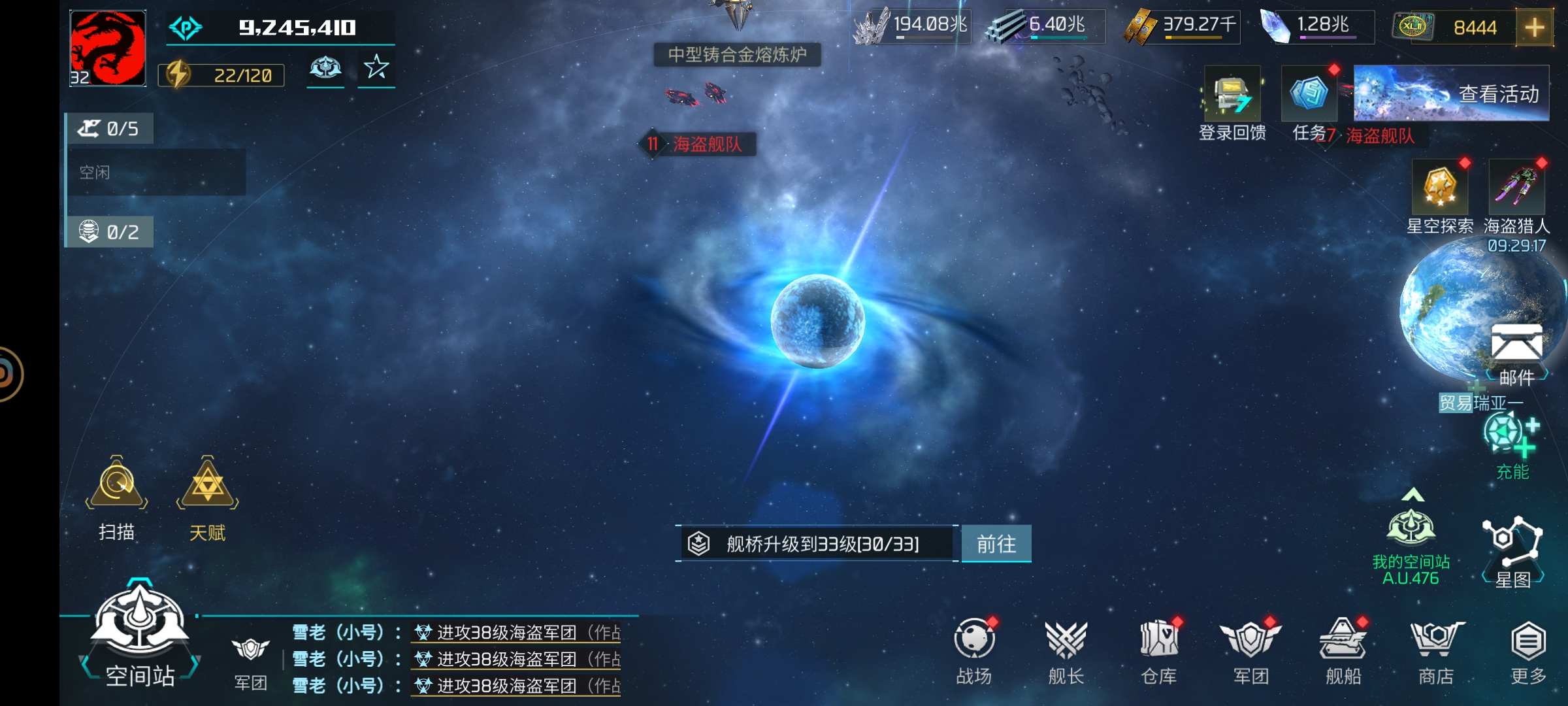Click the gold plus button to add currency
1568x706 pixels.
click(1534, 27)
